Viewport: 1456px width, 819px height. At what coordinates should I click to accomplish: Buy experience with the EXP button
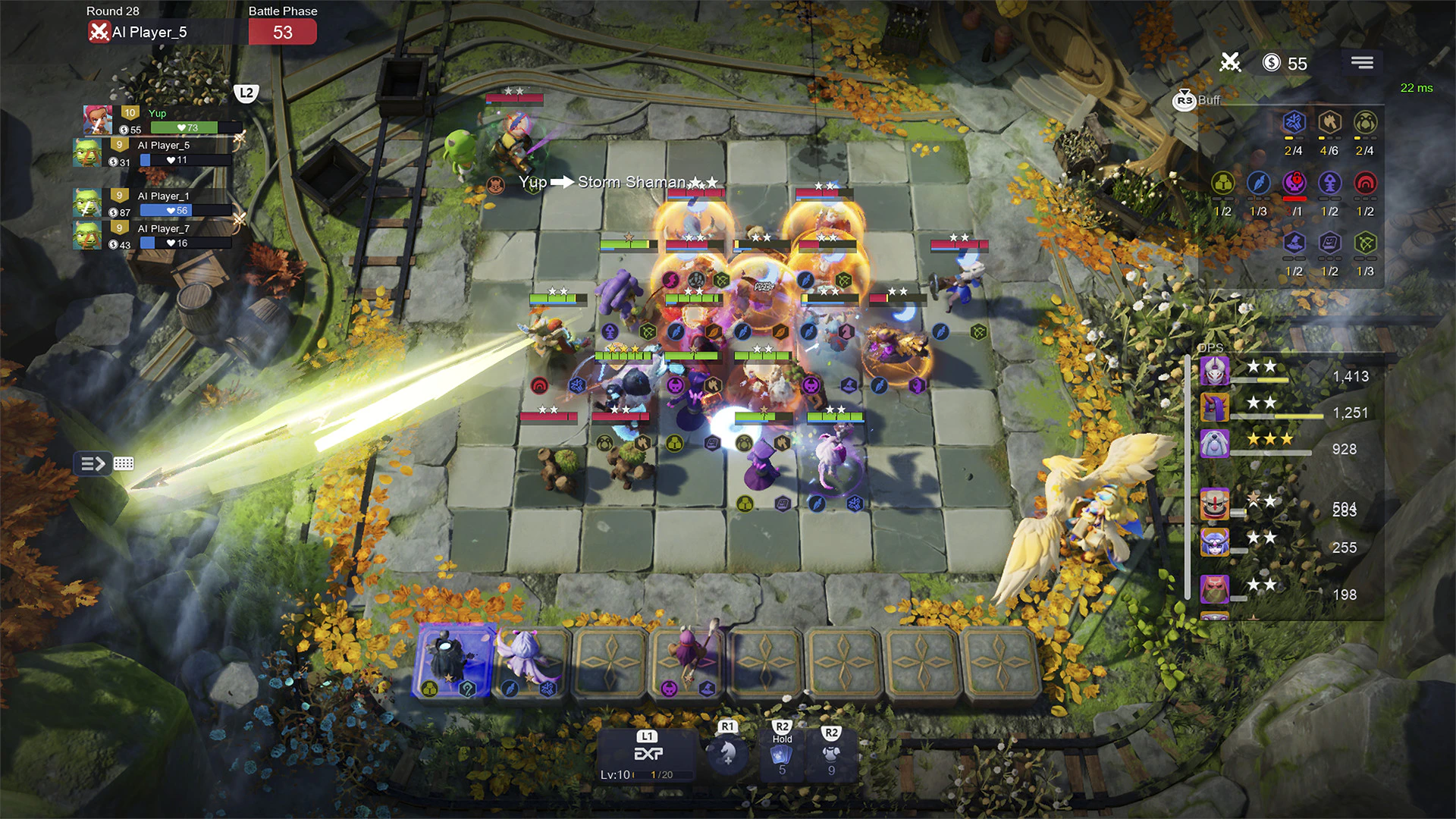(647, 755)
